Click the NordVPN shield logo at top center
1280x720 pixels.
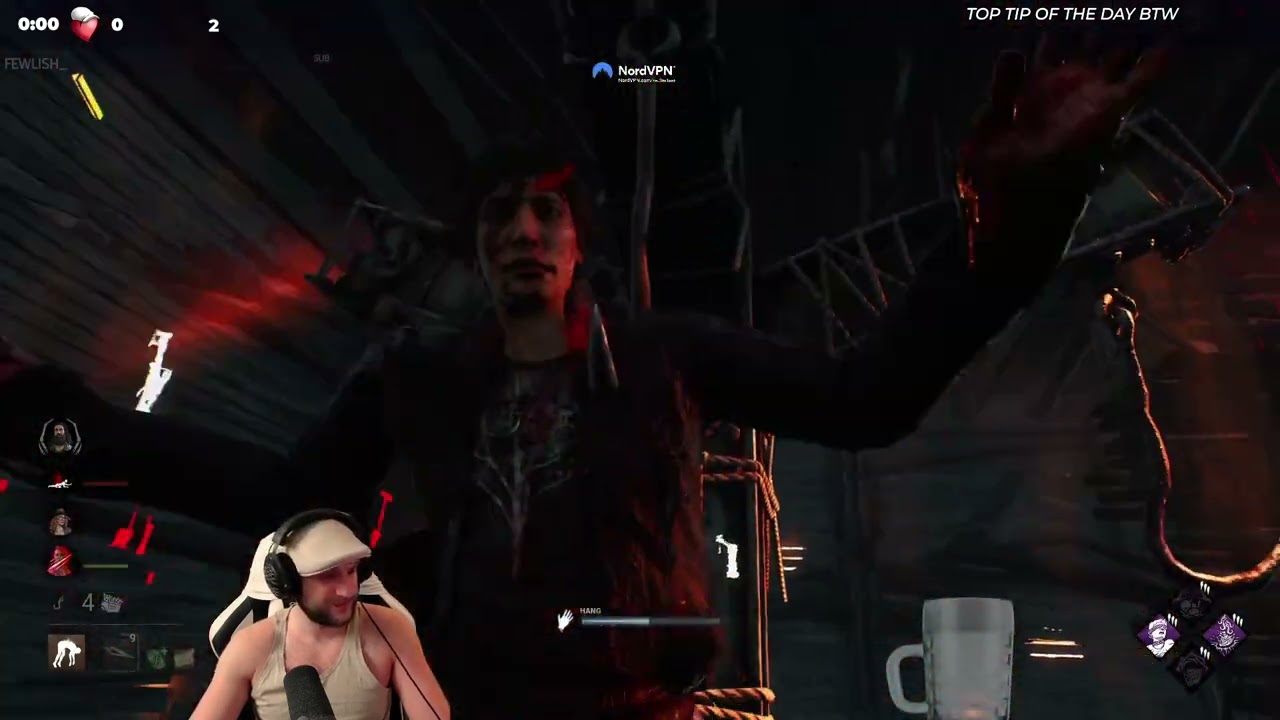(603, 70)
